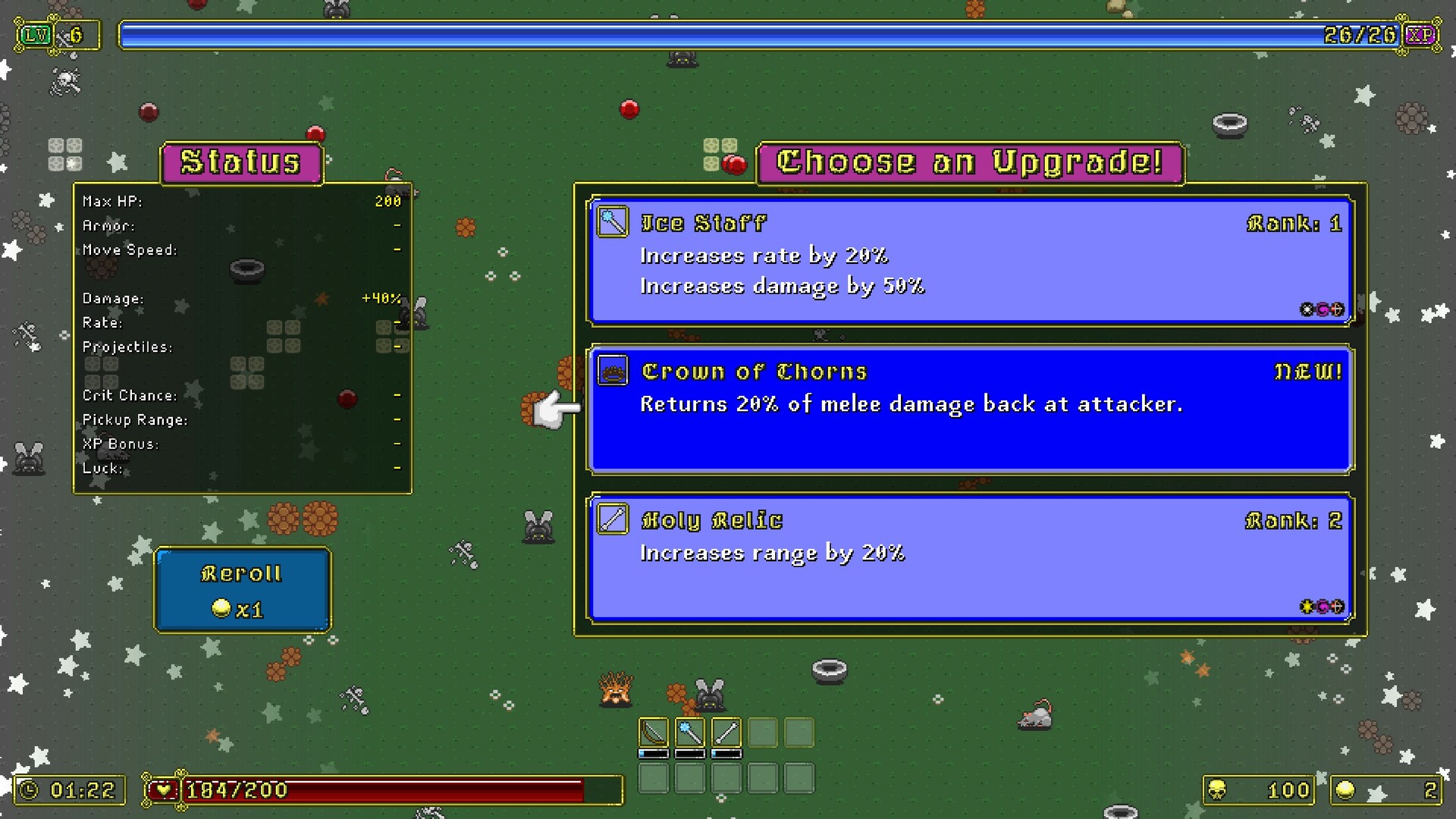Click the Crown of Thorns crown icon
The width and height of the screenshot is (1456, 819).
tap(613, 371)
